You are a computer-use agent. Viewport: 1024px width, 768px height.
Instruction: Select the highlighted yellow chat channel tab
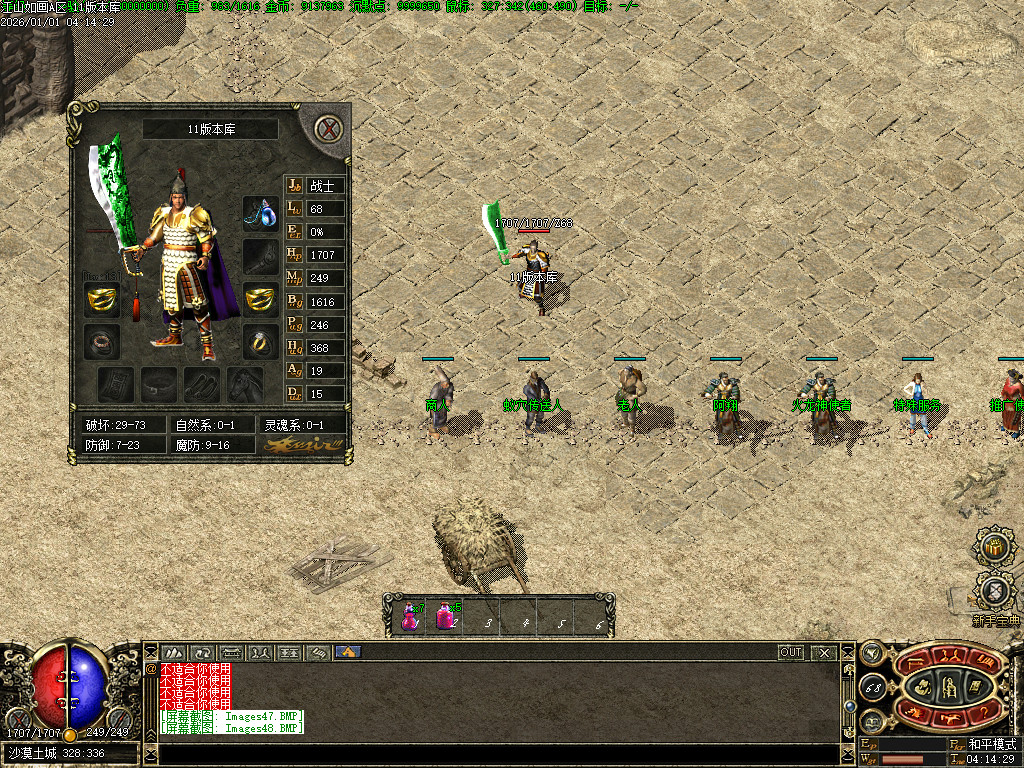(x=347, y=653)
